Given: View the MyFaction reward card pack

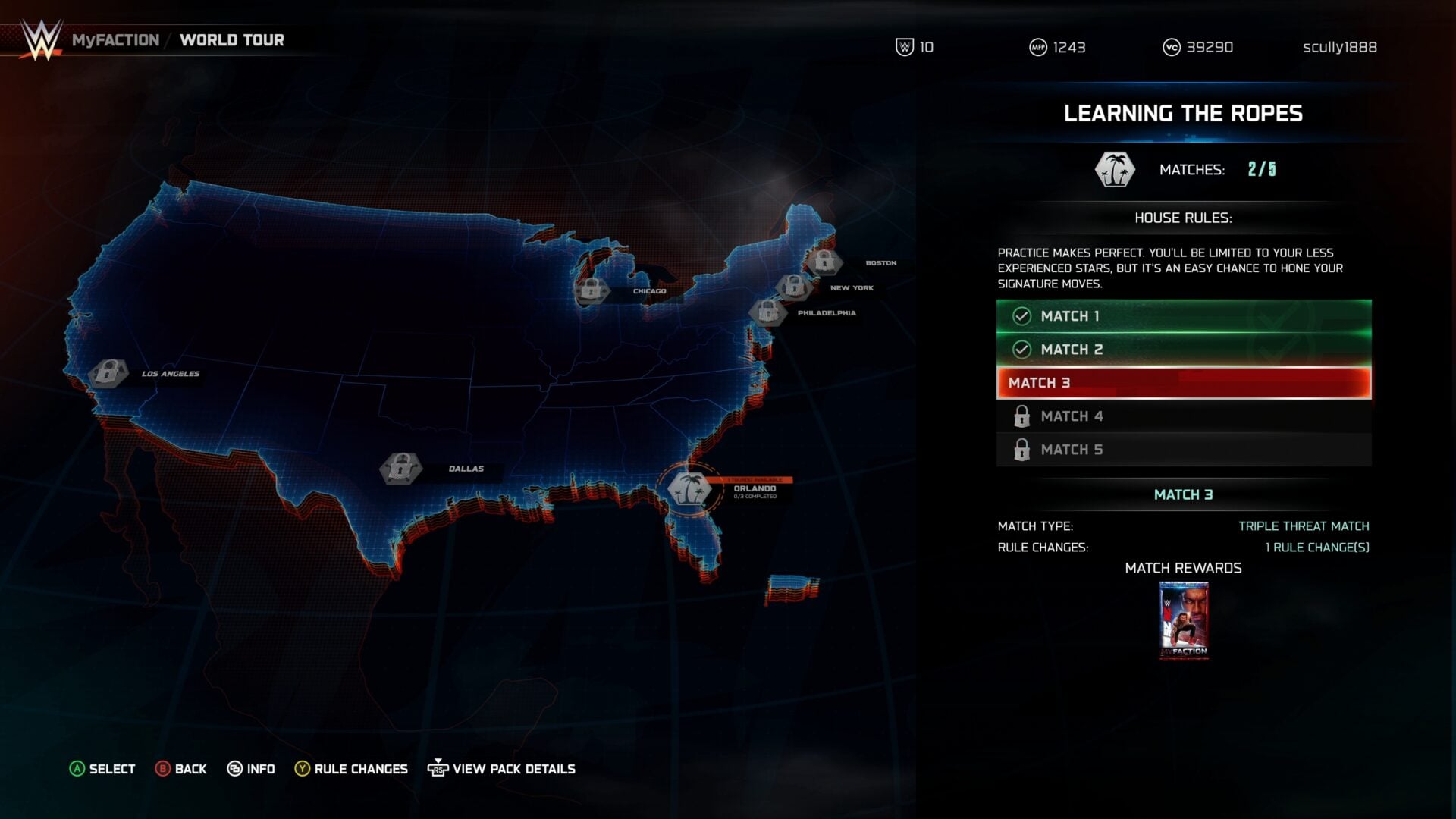Looking at the screenshot, I should pos(1183,620).
